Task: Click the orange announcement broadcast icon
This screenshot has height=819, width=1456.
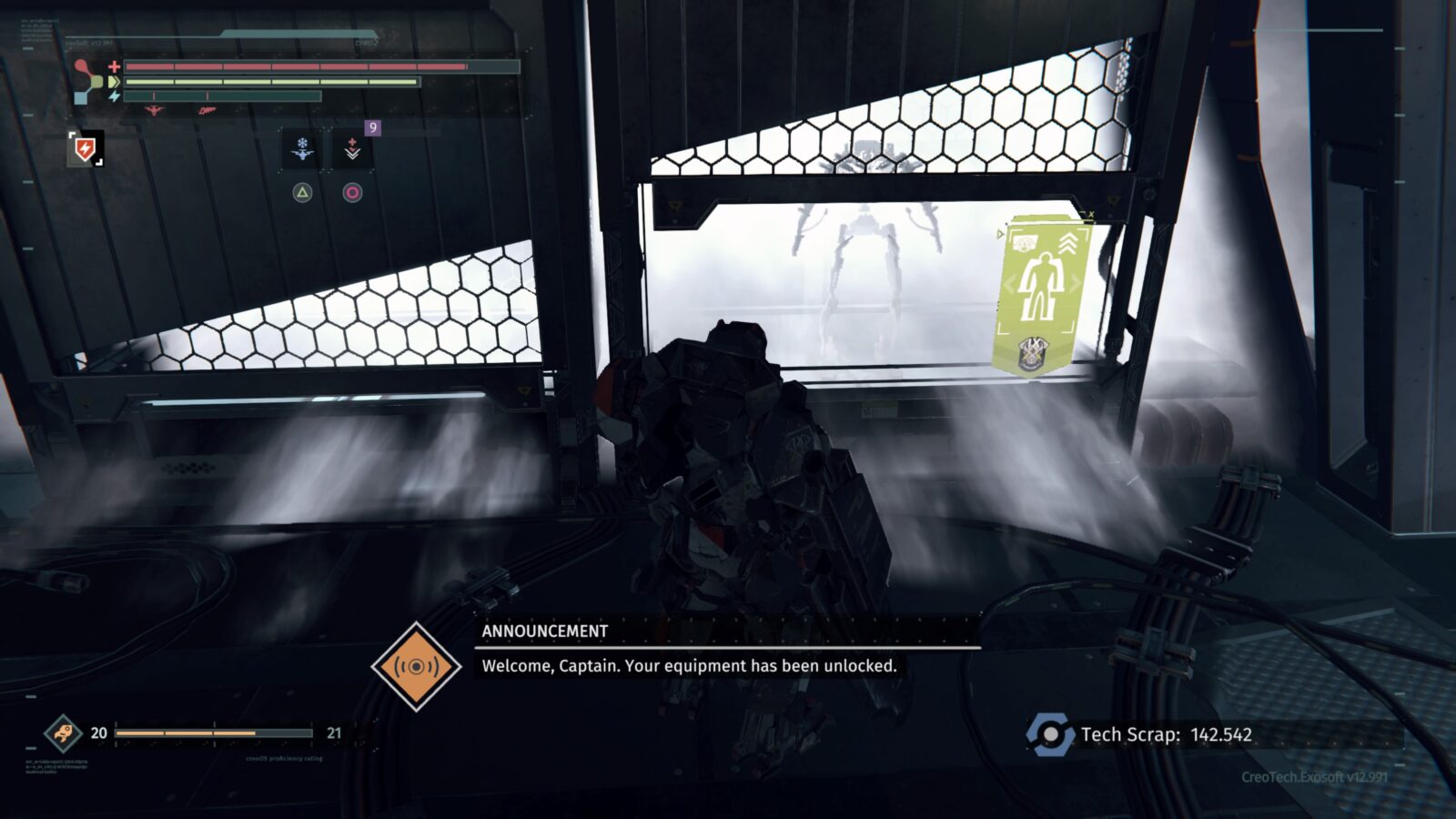Action: coord(416,666)
